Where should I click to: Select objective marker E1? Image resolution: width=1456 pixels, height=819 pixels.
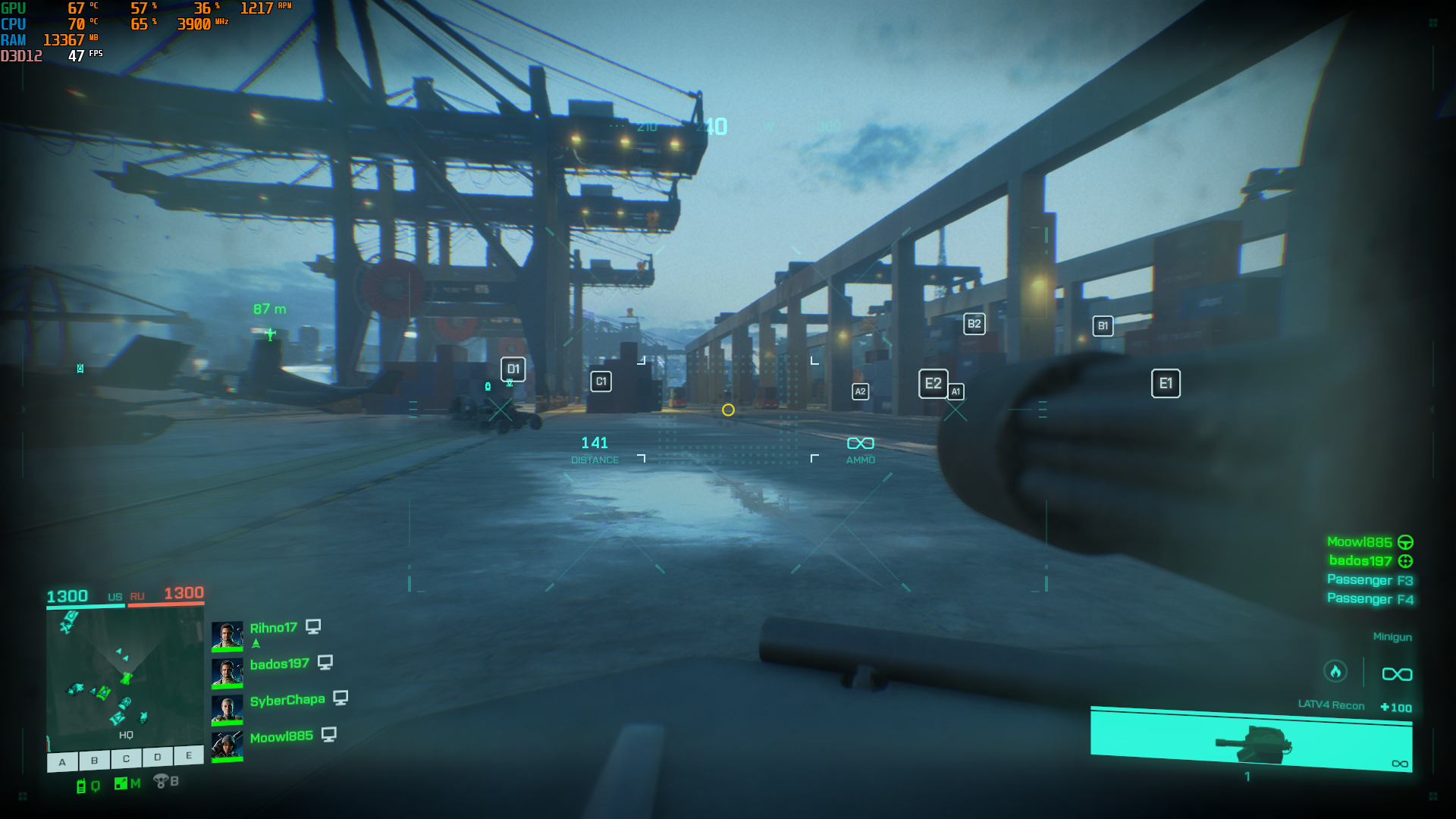point(1166,384)
